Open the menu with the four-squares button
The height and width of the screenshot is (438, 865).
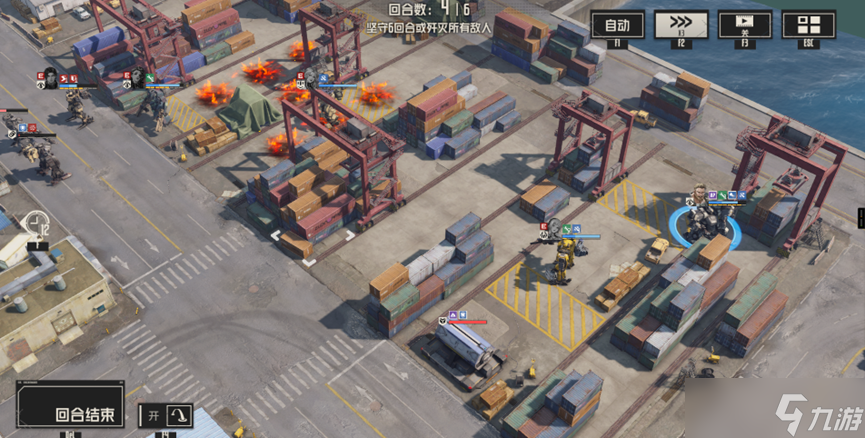(x=808, y=24)
